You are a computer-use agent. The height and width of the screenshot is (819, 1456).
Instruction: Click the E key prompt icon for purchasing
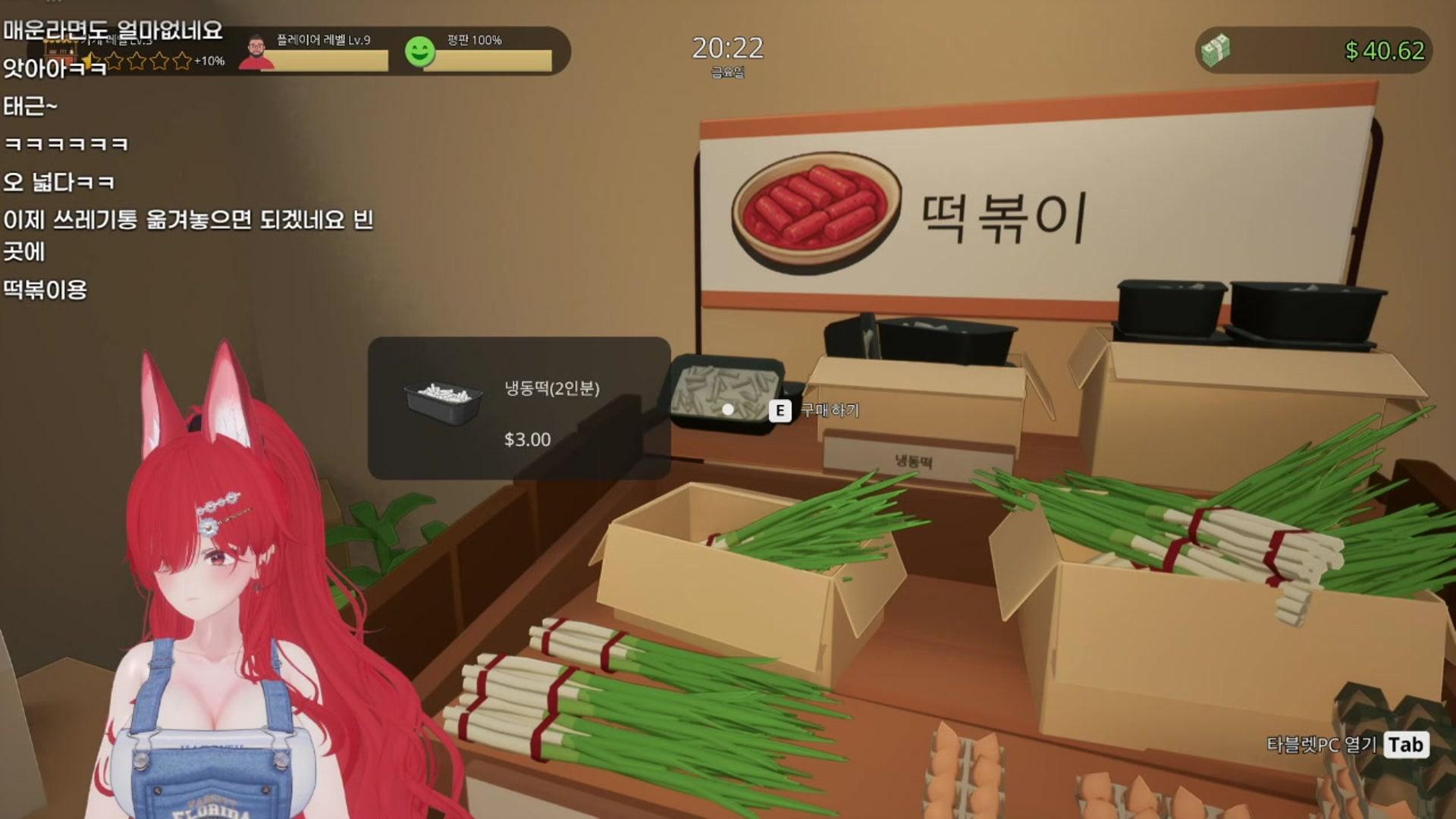(x=780, y=409)
